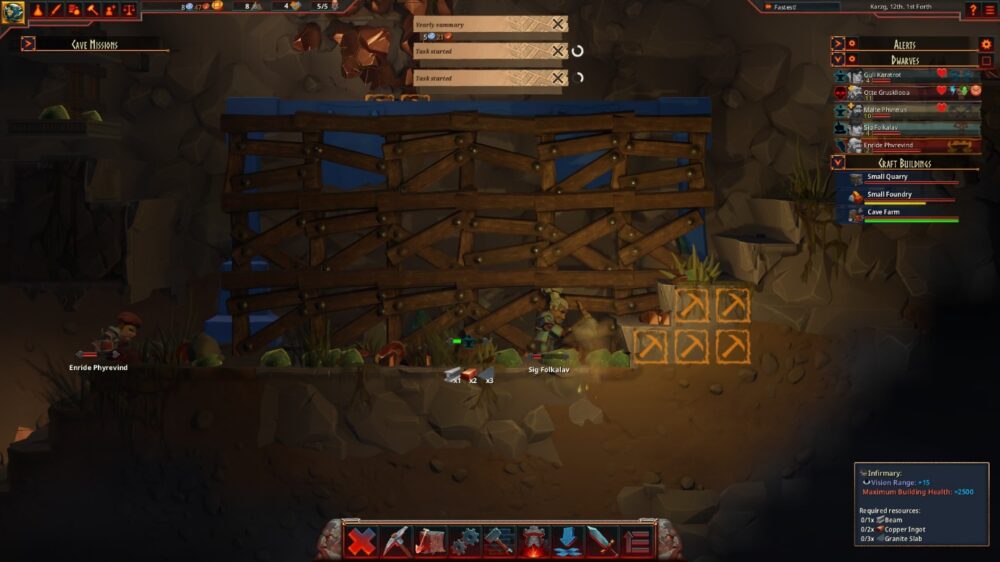Select the blue down-arrow toolbar tool
1000x562 pixels.
pyautogui.click(x=567, y=541)
